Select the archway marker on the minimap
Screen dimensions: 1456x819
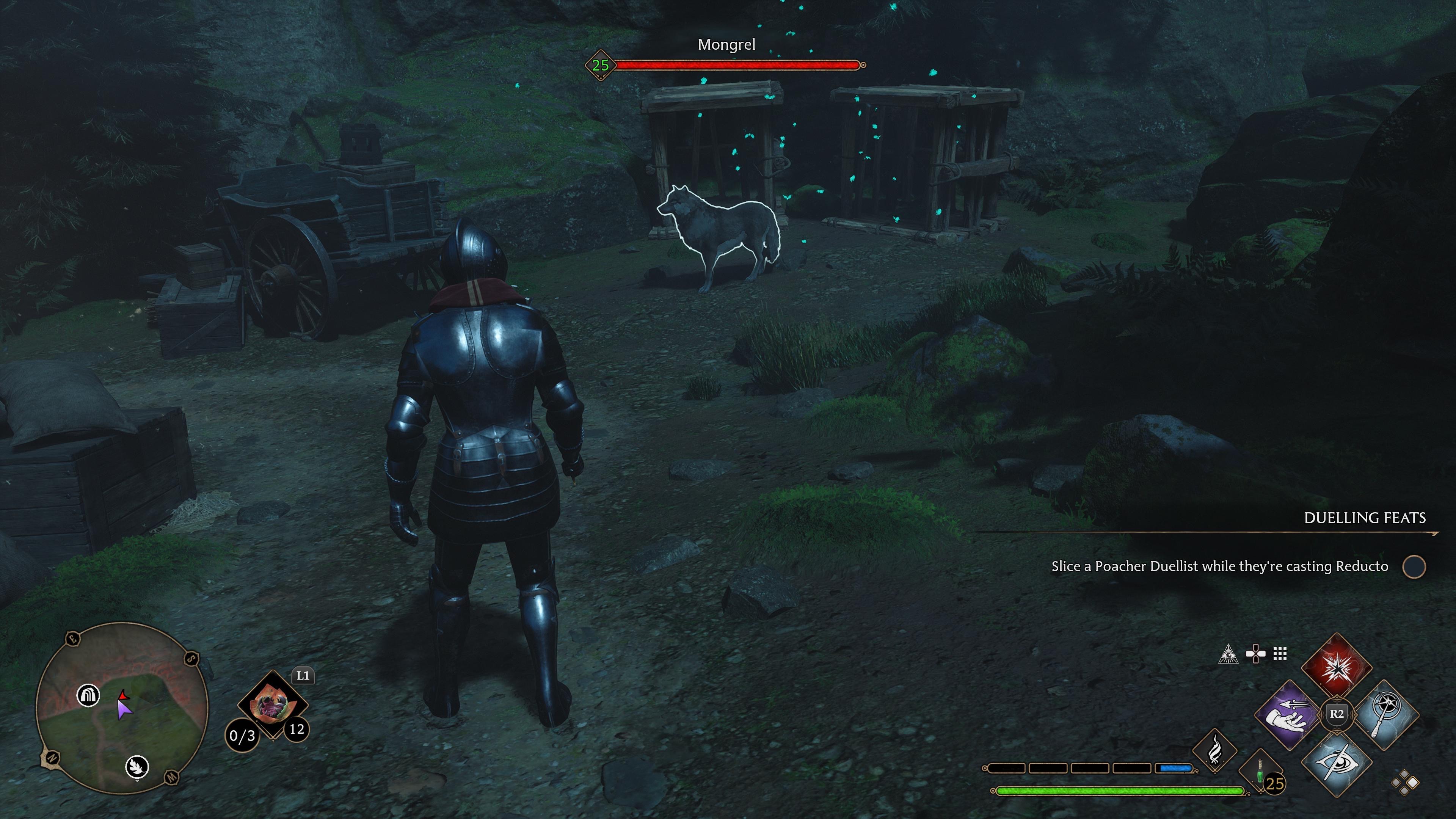[88, 695]
